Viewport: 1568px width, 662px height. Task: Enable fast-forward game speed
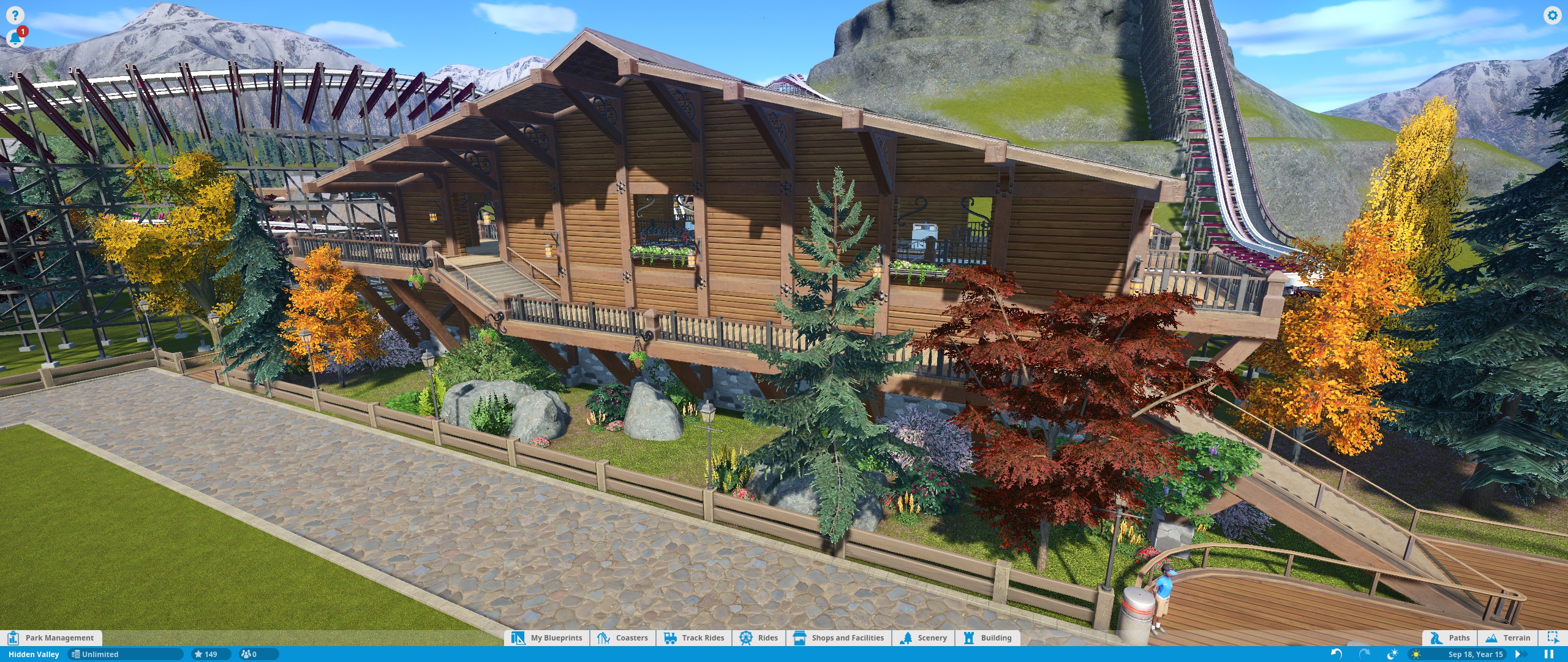(1520, 654)
